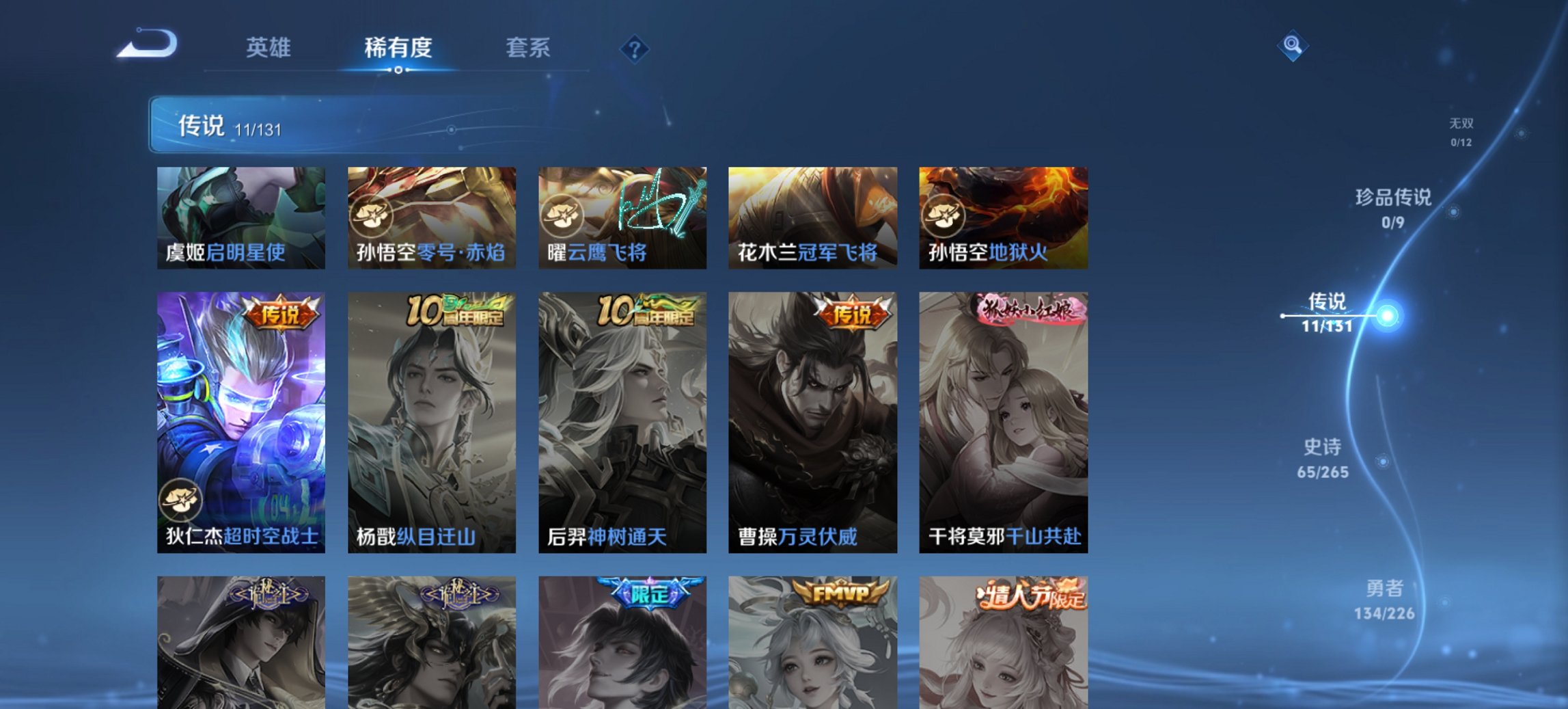Switch to the 英雄 tab
This screenshot has width=1568, height=709.
point(270,47)
